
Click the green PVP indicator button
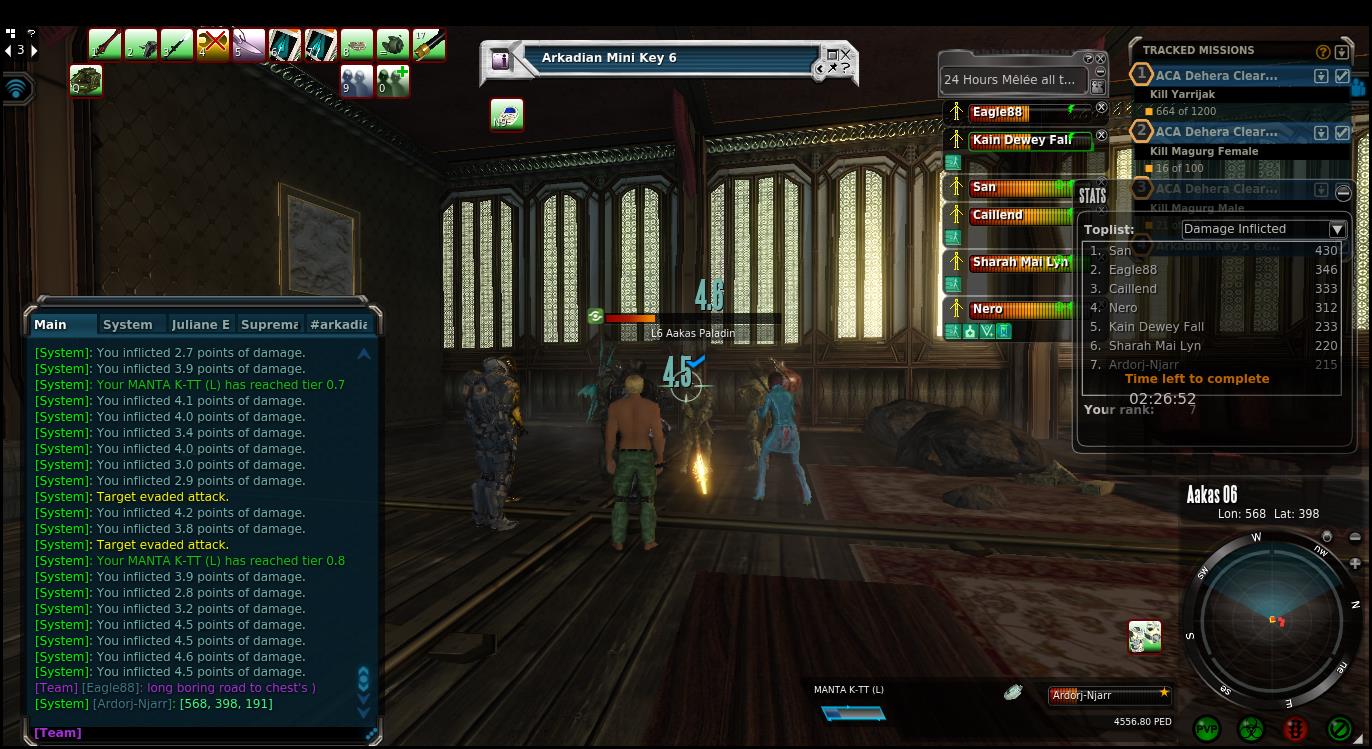[1207, 729]
